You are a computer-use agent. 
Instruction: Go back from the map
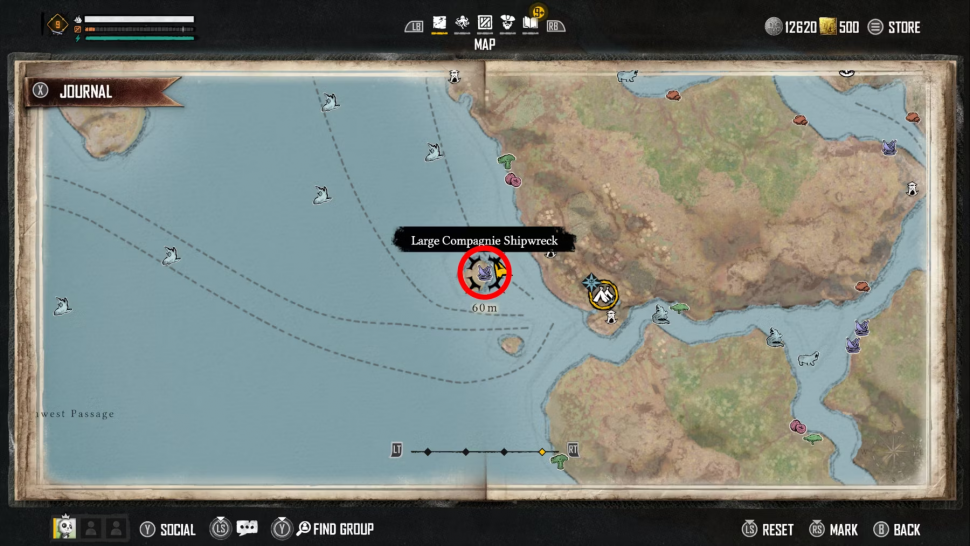pos(897,529)
